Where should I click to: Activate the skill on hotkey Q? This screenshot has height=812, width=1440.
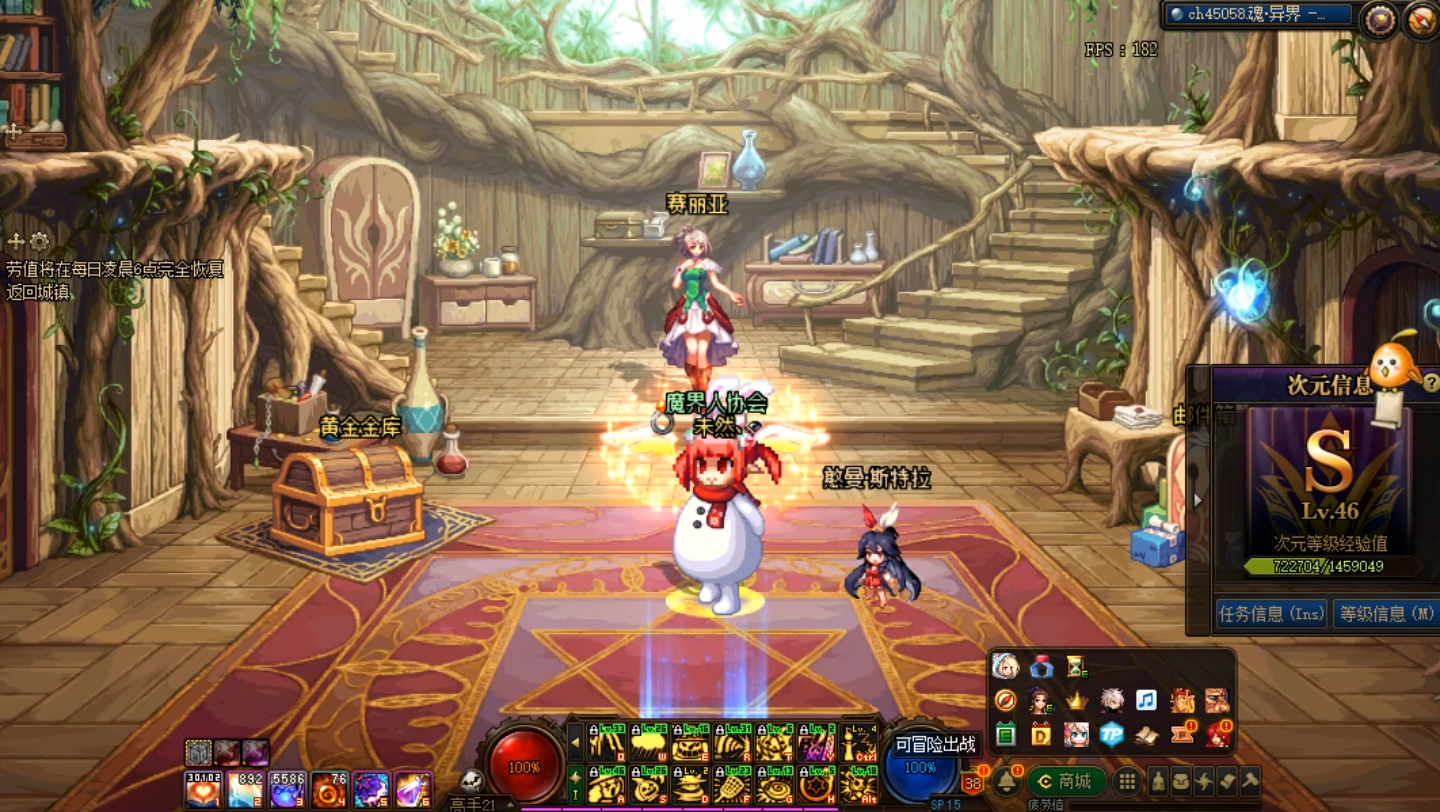pos(606,744)
